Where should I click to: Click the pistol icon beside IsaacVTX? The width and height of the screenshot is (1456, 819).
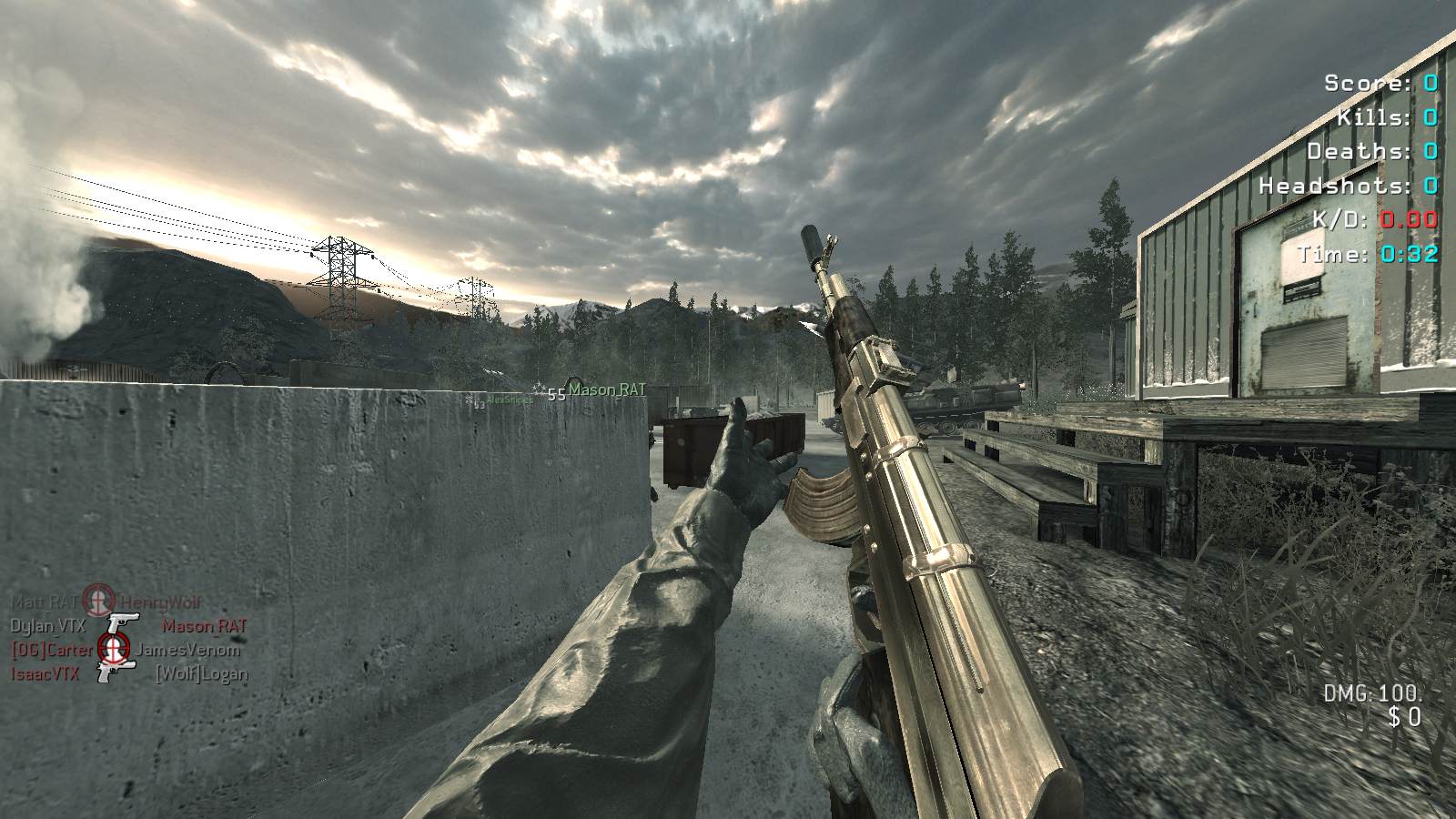[x=116, y=673]
